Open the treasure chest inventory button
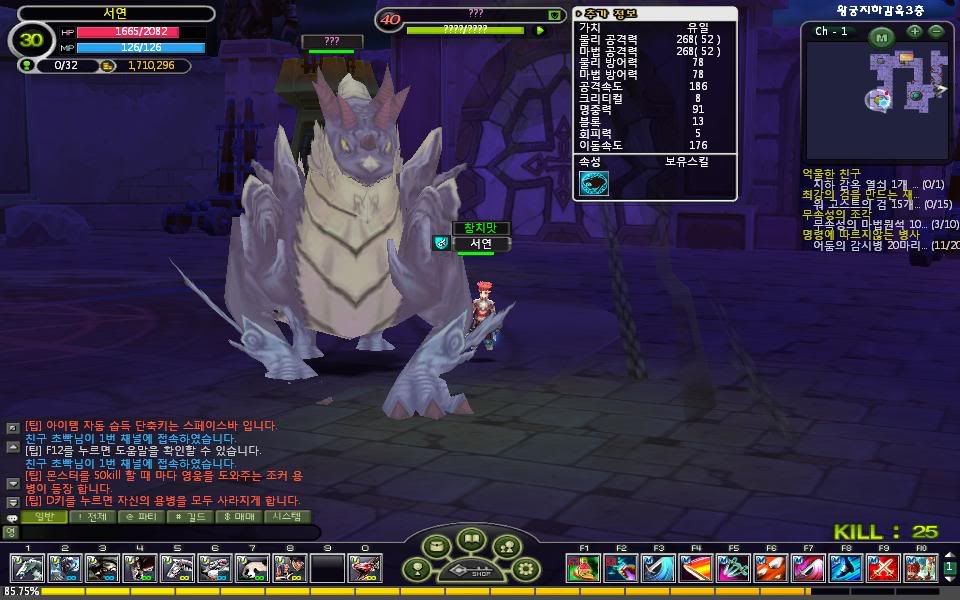 click(435, 547)
